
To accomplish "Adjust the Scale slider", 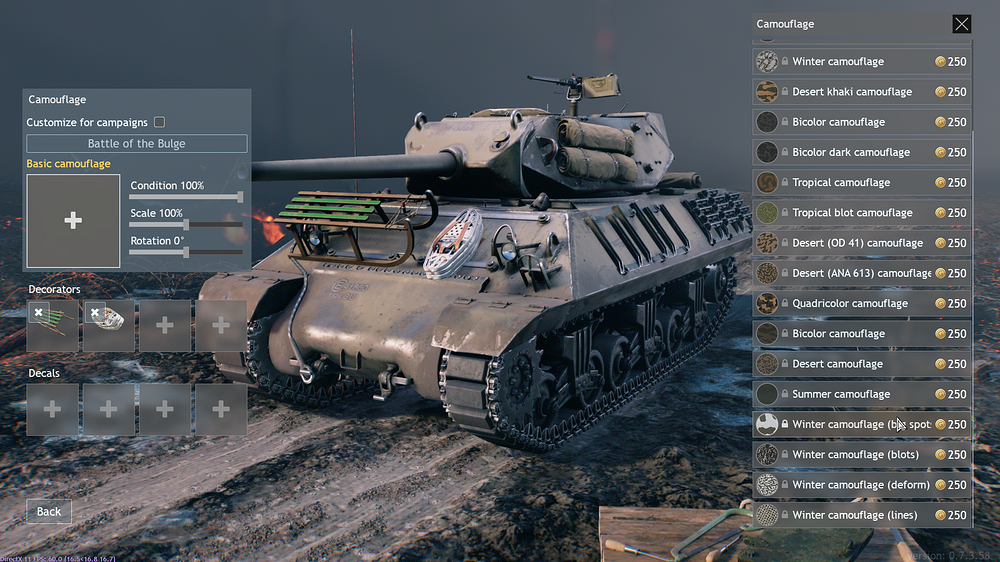I will [186, 225].
